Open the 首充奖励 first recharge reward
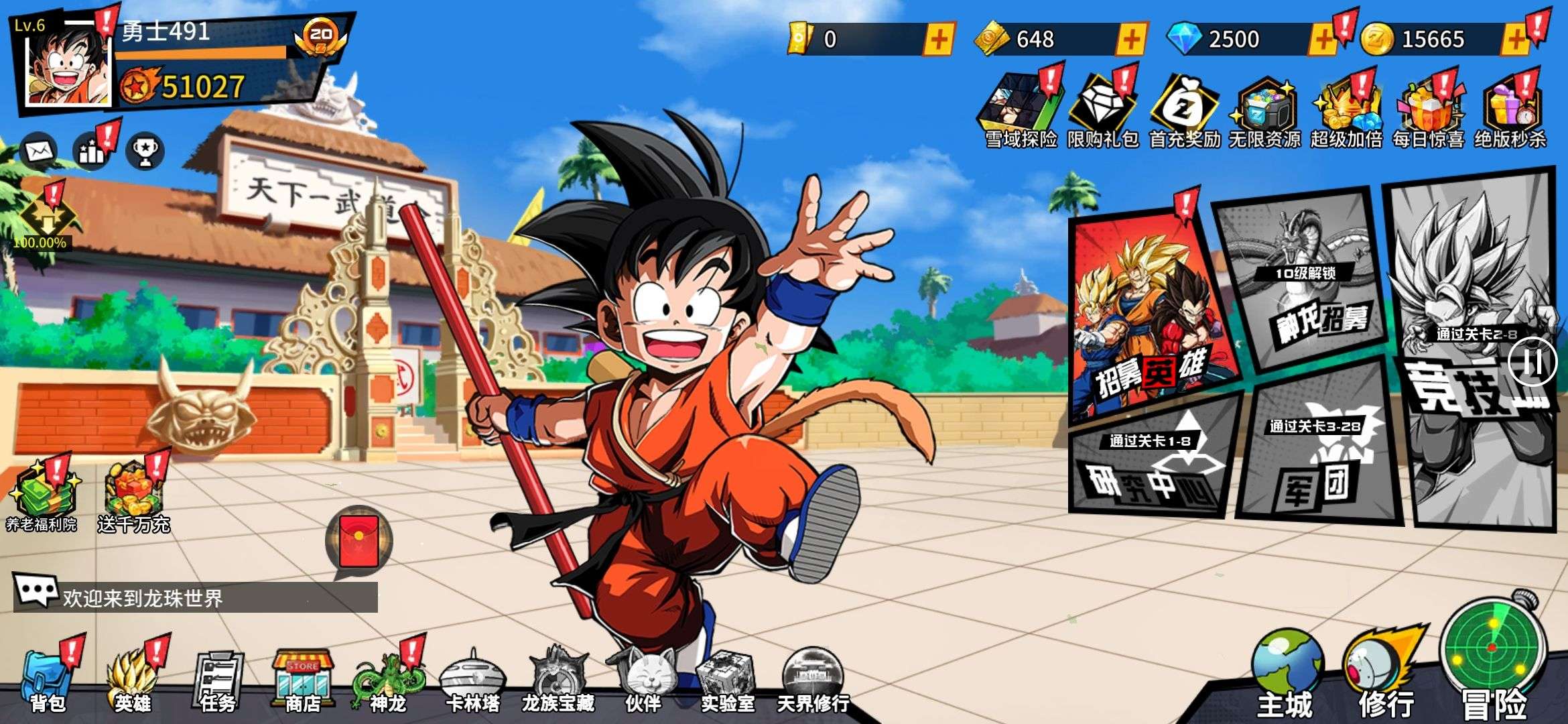1568x724 pixels. [x=1184, y=111]
